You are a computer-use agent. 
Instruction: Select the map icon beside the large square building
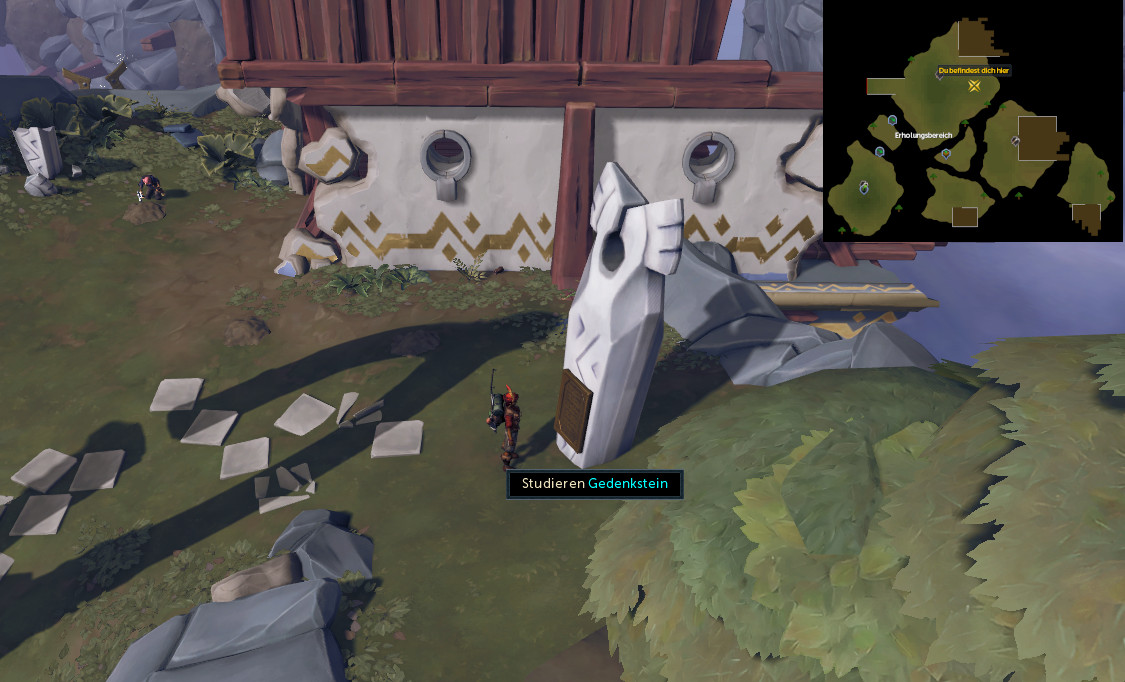click(x=1015, y=141)
